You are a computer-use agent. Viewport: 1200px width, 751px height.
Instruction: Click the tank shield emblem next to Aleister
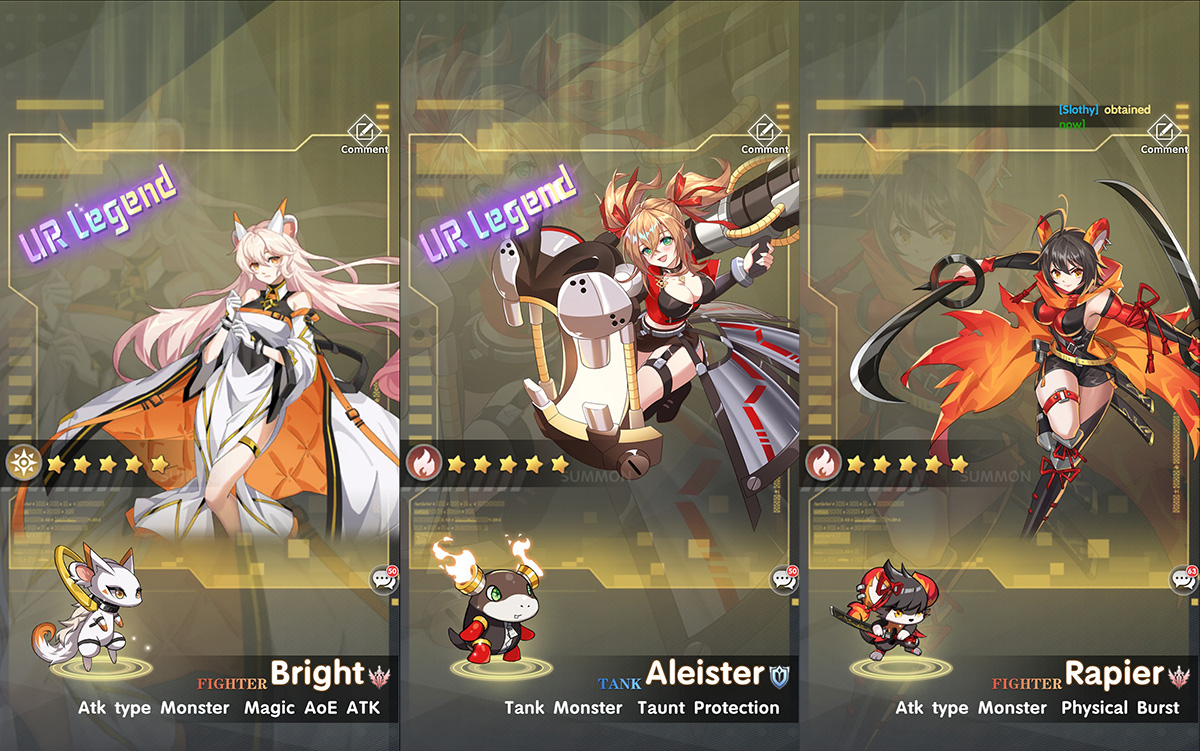click(780, 675)
